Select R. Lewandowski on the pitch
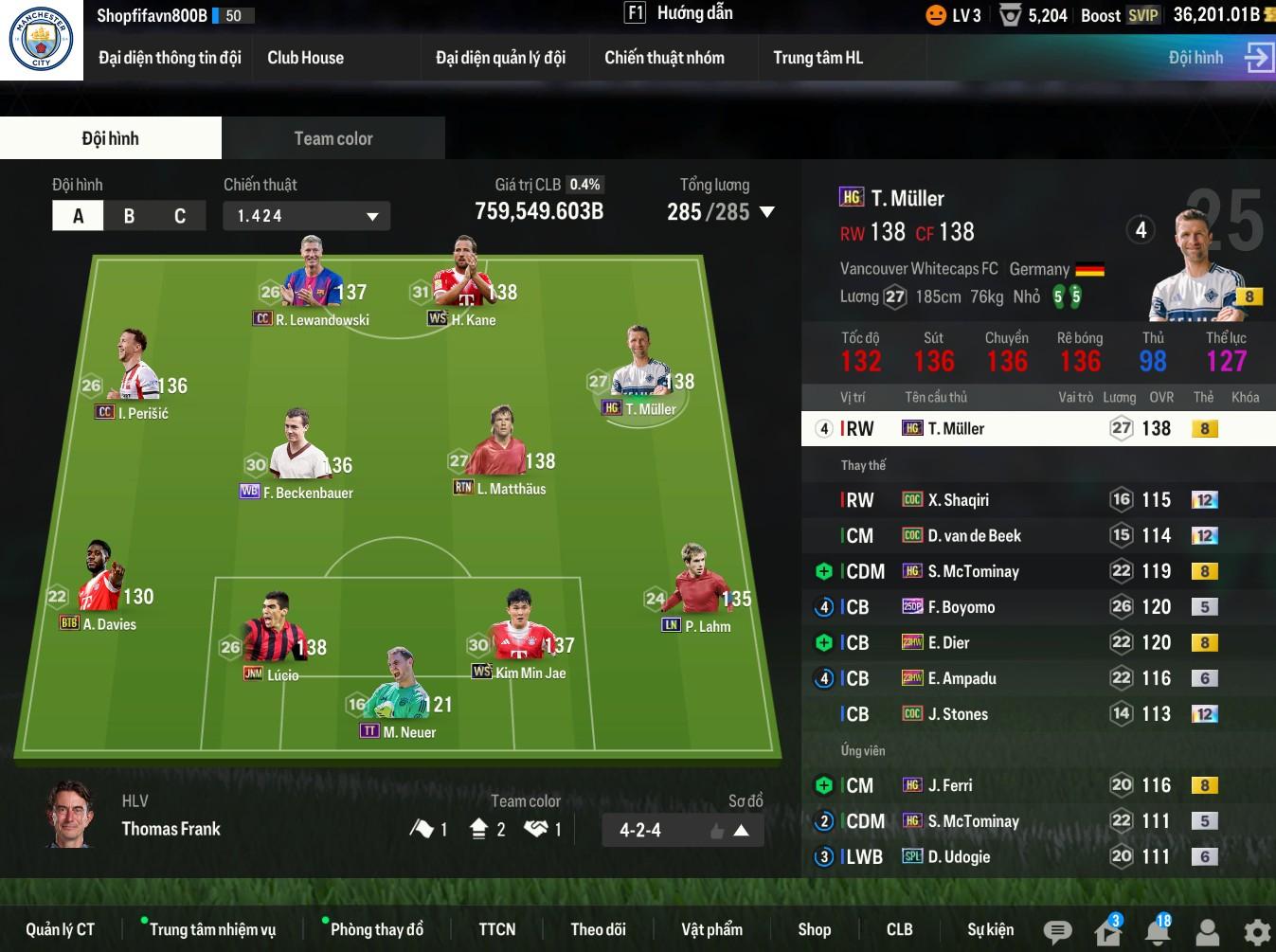The height and width of the screenshot is (952, 1276). click(313, 284)
